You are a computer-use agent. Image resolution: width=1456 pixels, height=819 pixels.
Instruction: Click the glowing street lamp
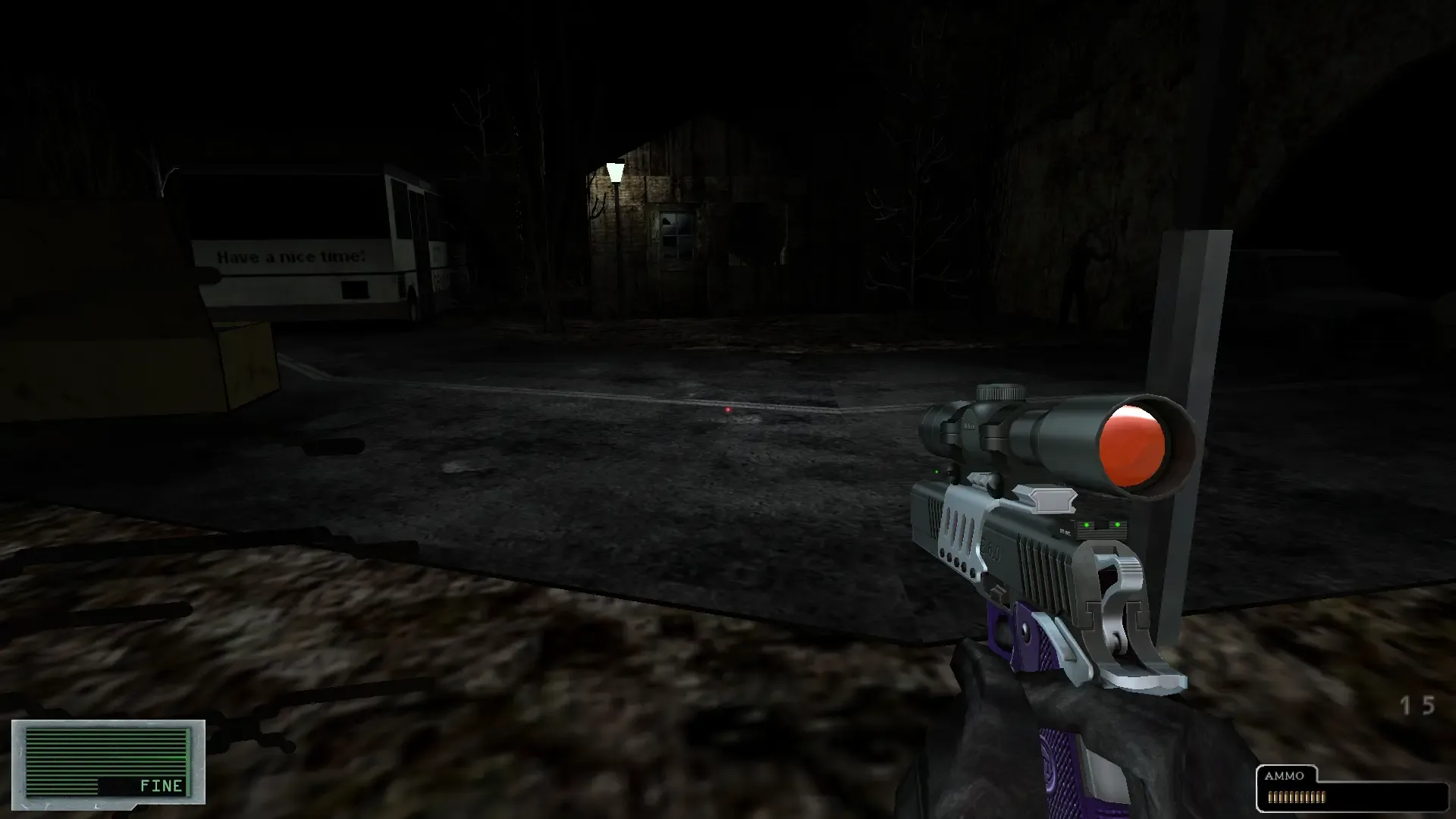pos(614,173)
